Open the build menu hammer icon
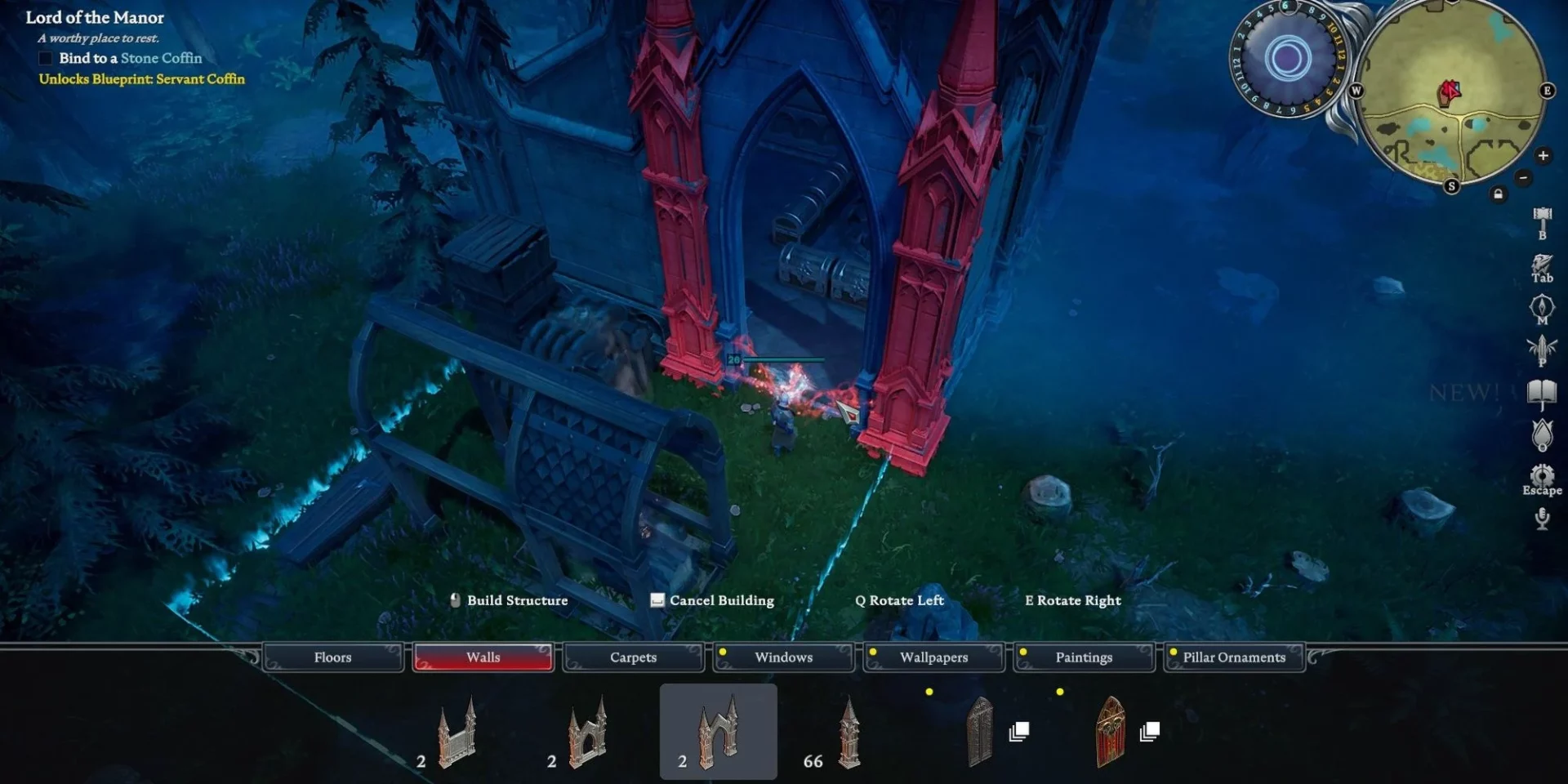Screen dimensions: 1568x784 coord(1542,219)
